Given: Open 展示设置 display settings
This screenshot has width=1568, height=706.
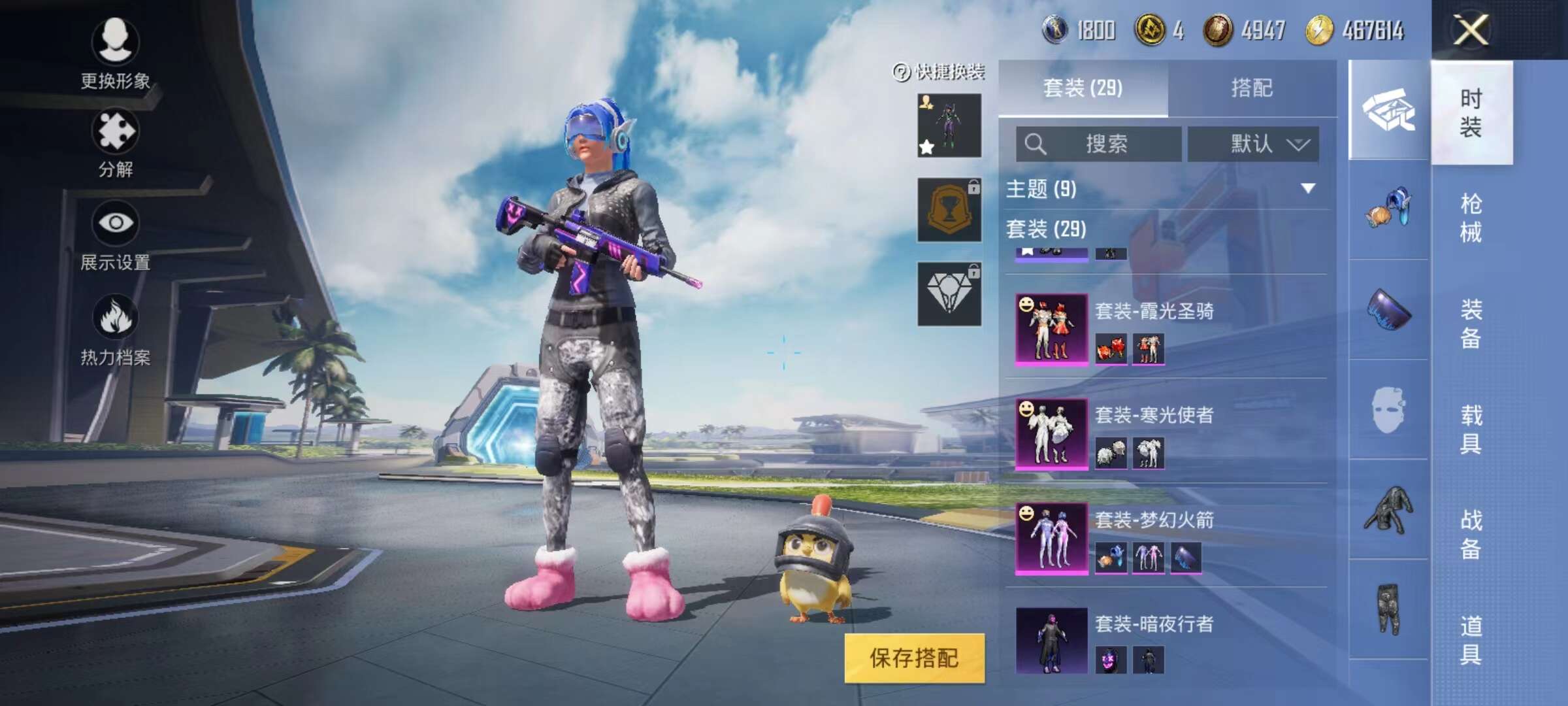Looking at the screenshot, I should 115,235.
